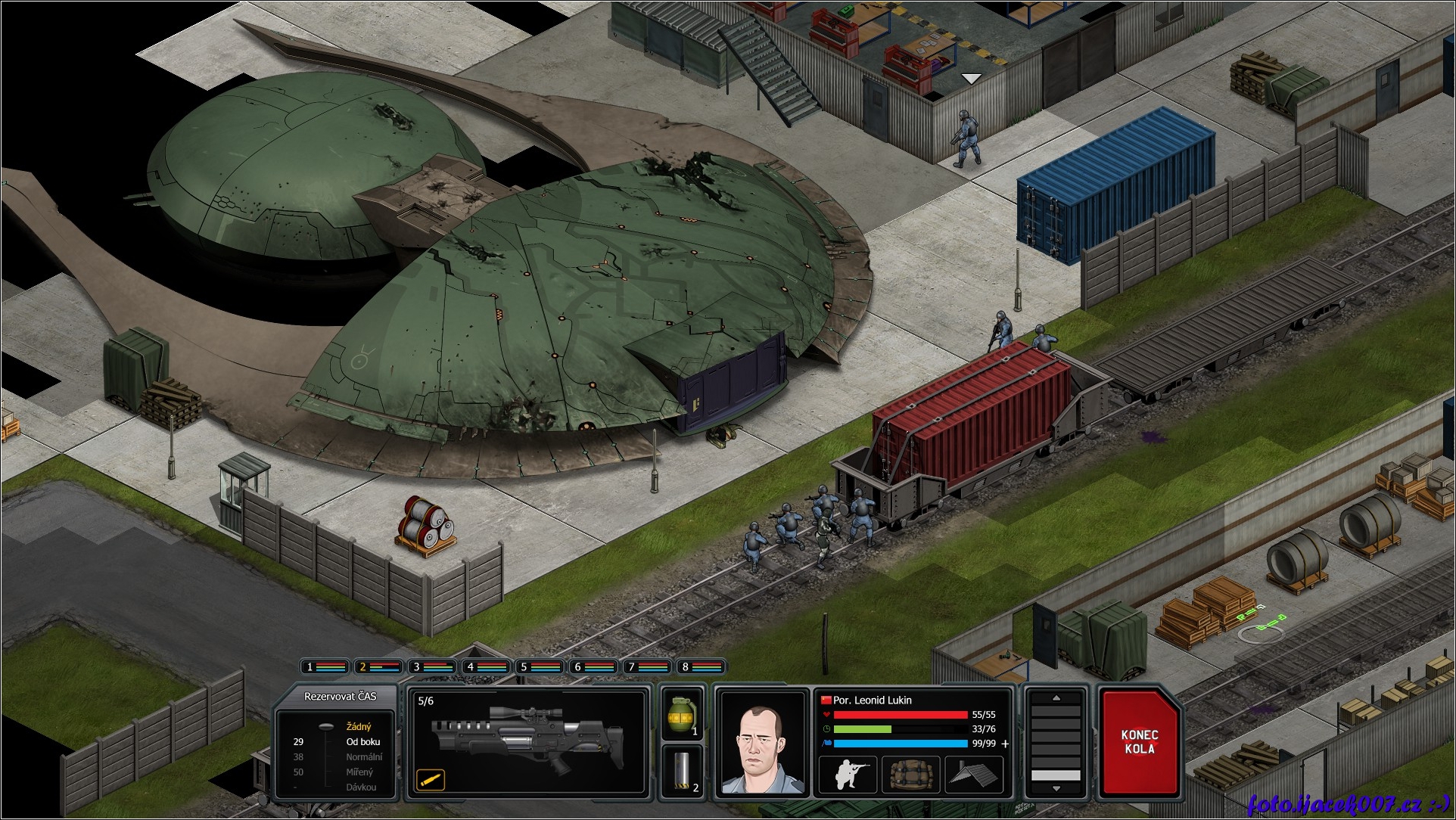Viewport: 1456px width, 820px height.
Task: Select soldier number 3 tab
Action: (x=432, y=666)
